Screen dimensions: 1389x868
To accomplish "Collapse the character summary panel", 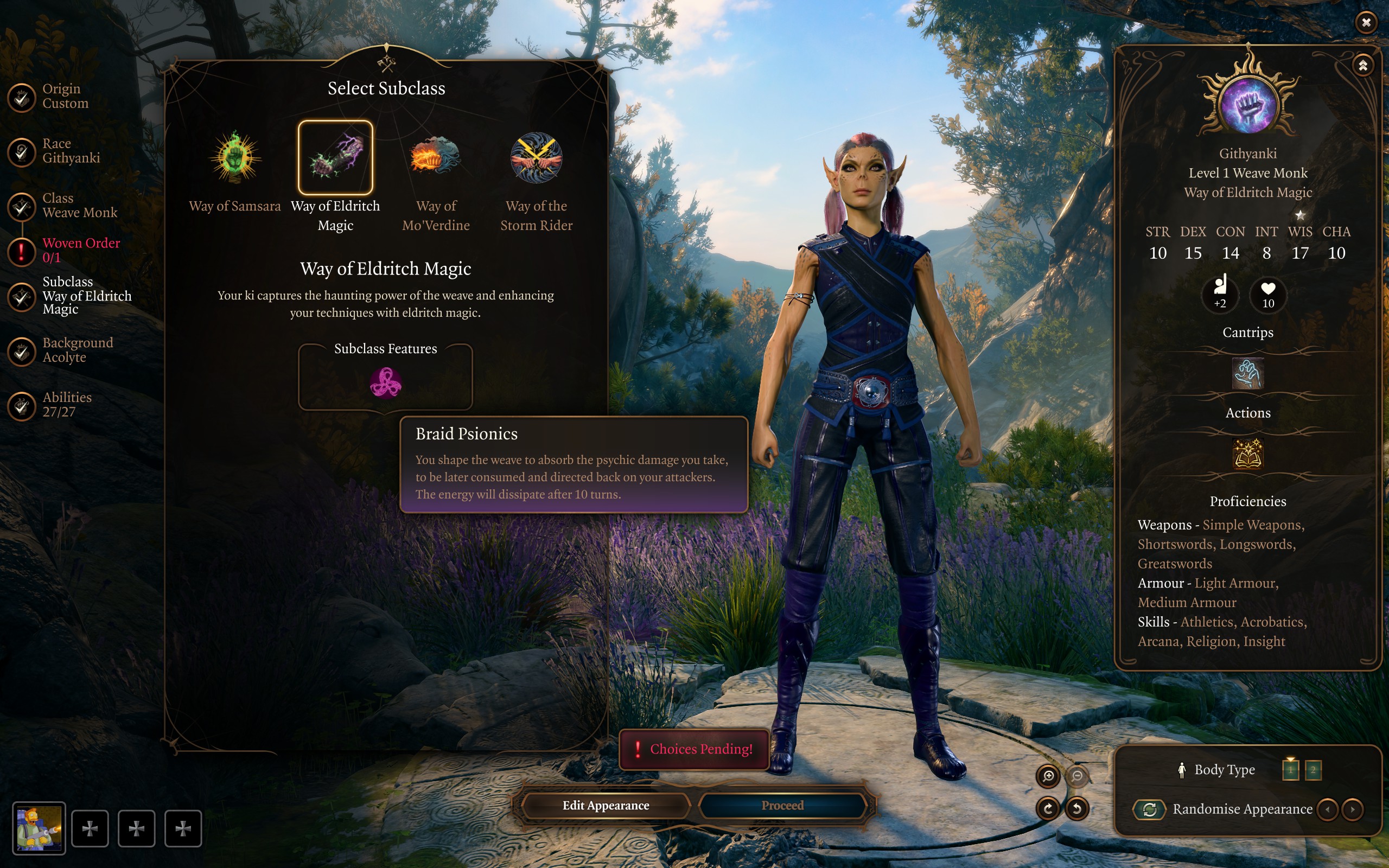I will point(1362,66).
